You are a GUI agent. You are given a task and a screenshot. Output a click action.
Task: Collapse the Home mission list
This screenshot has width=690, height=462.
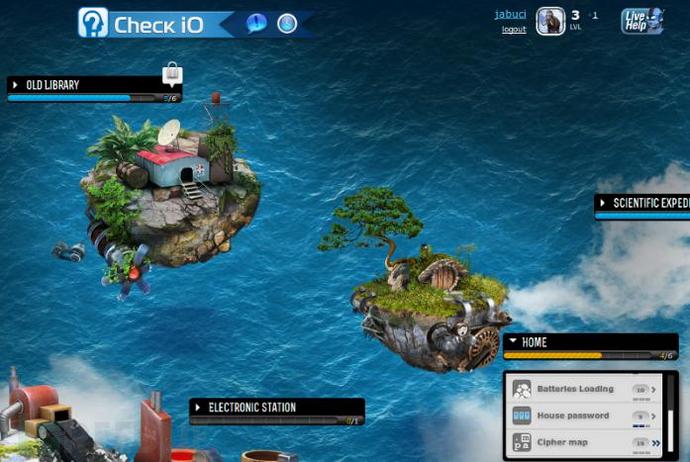click(x=512, y=342)
